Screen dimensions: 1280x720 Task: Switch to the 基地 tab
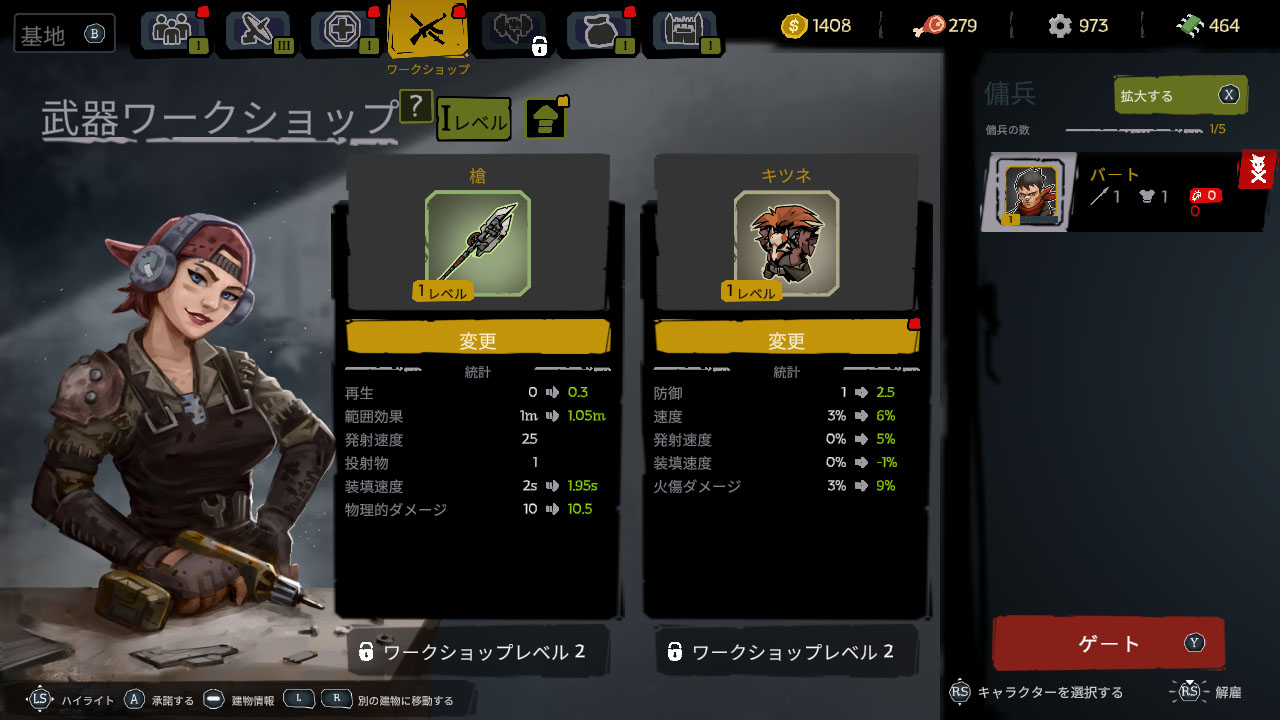coord(63,33)
